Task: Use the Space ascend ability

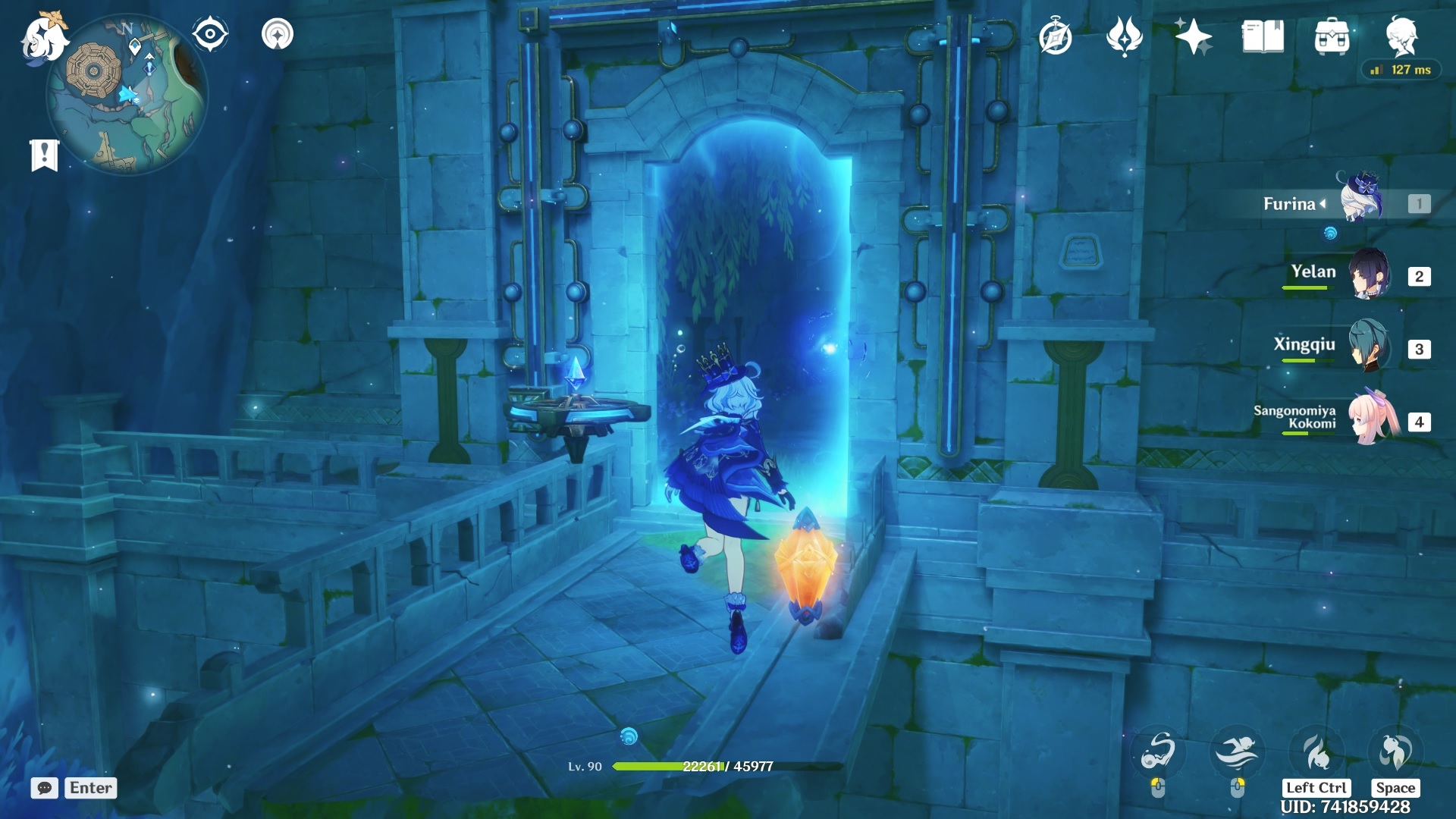Action: (x=1395, y=752)
